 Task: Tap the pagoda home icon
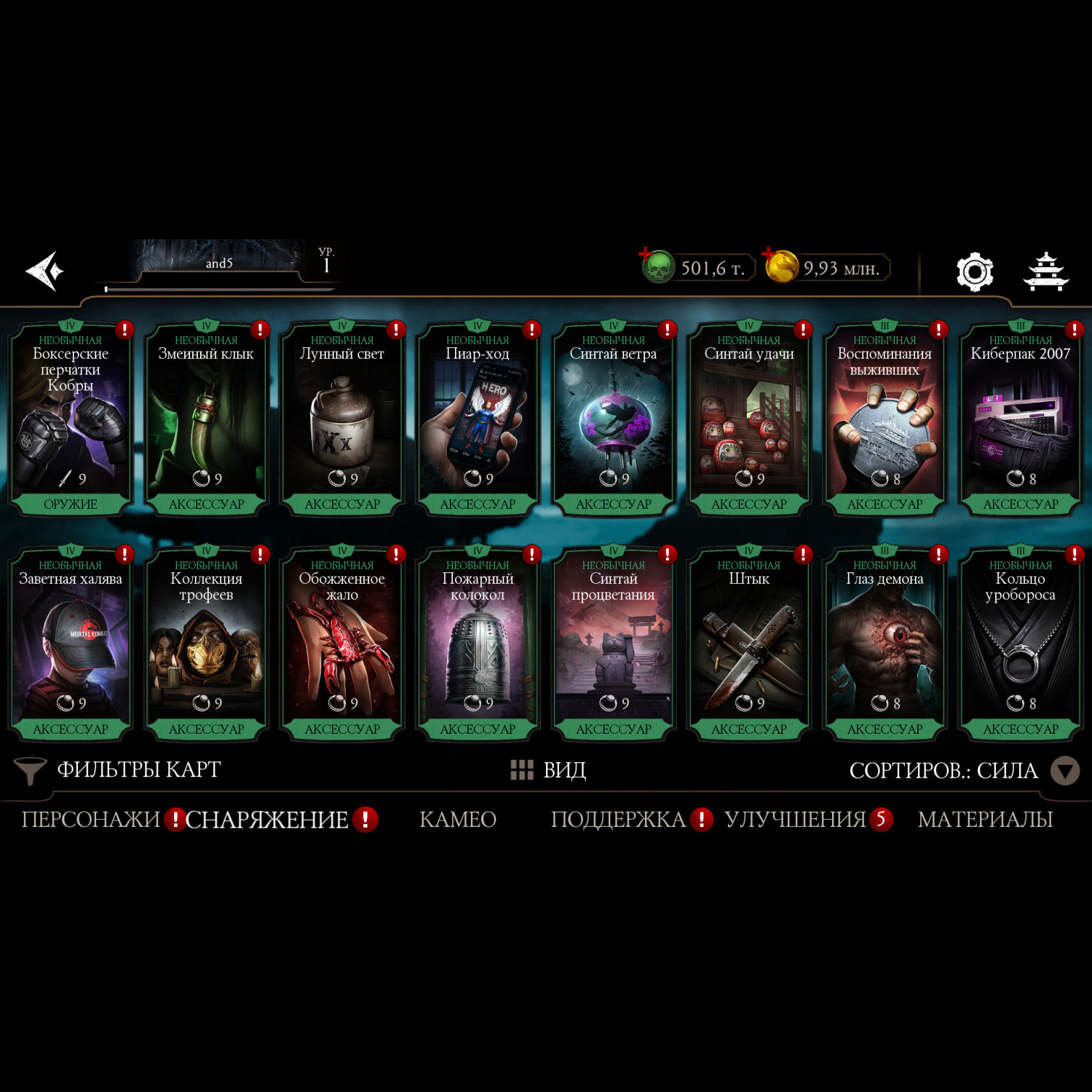tap(1045, 272)
